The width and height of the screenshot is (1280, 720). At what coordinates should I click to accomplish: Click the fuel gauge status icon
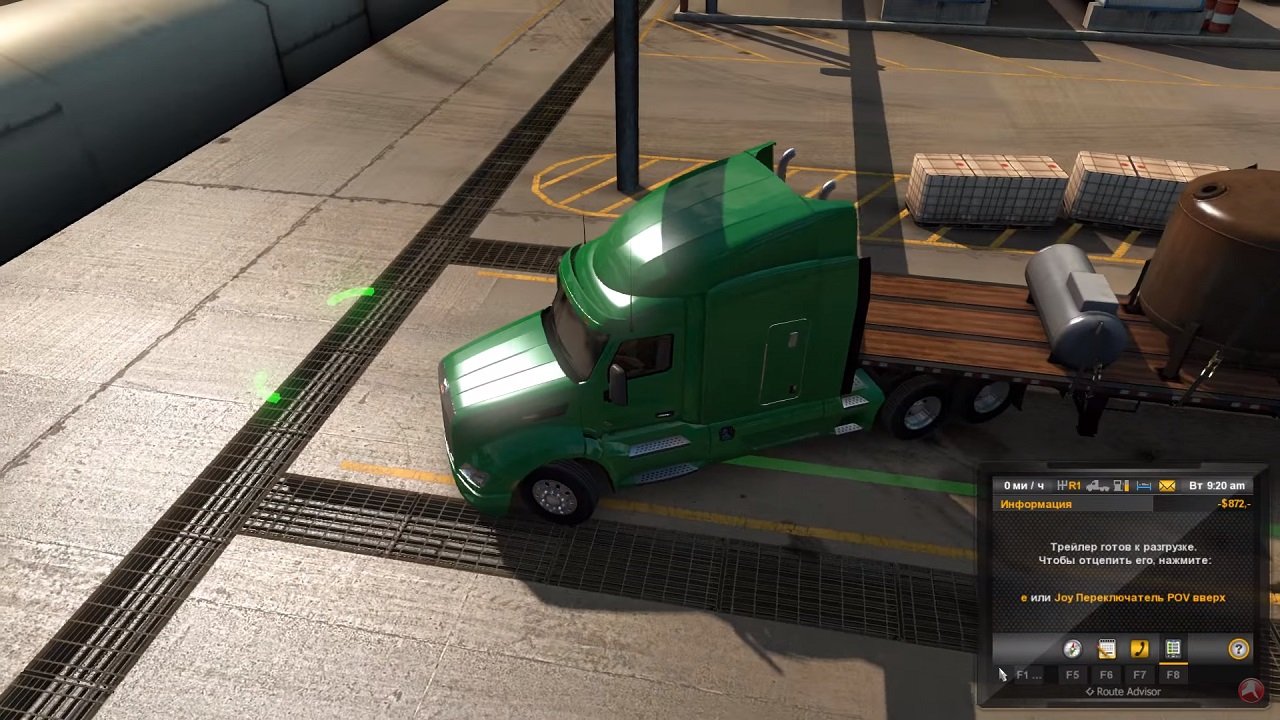click(1121, 485)
